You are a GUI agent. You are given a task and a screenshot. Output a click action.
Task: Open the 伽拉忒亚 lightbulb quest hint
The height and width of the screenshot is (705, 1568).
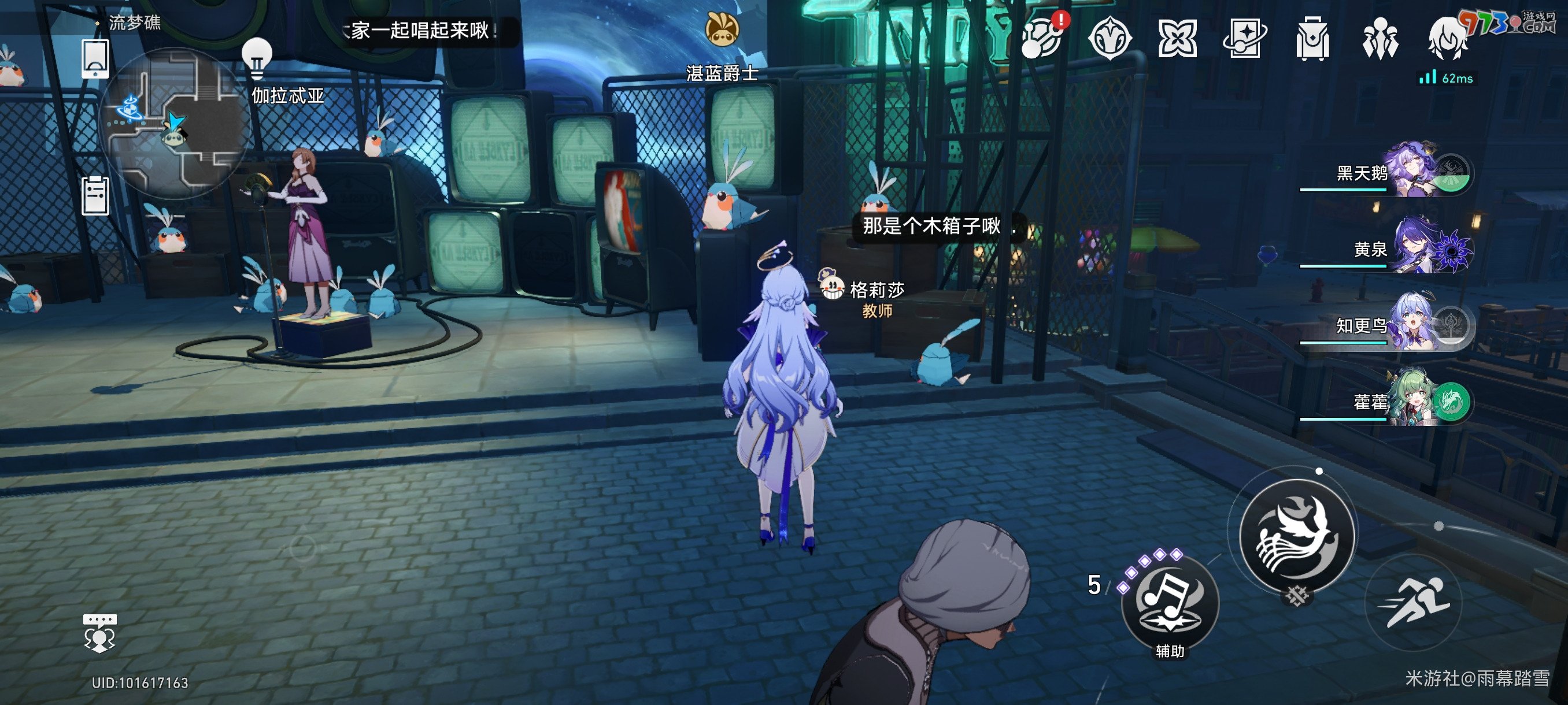point(258,58)
